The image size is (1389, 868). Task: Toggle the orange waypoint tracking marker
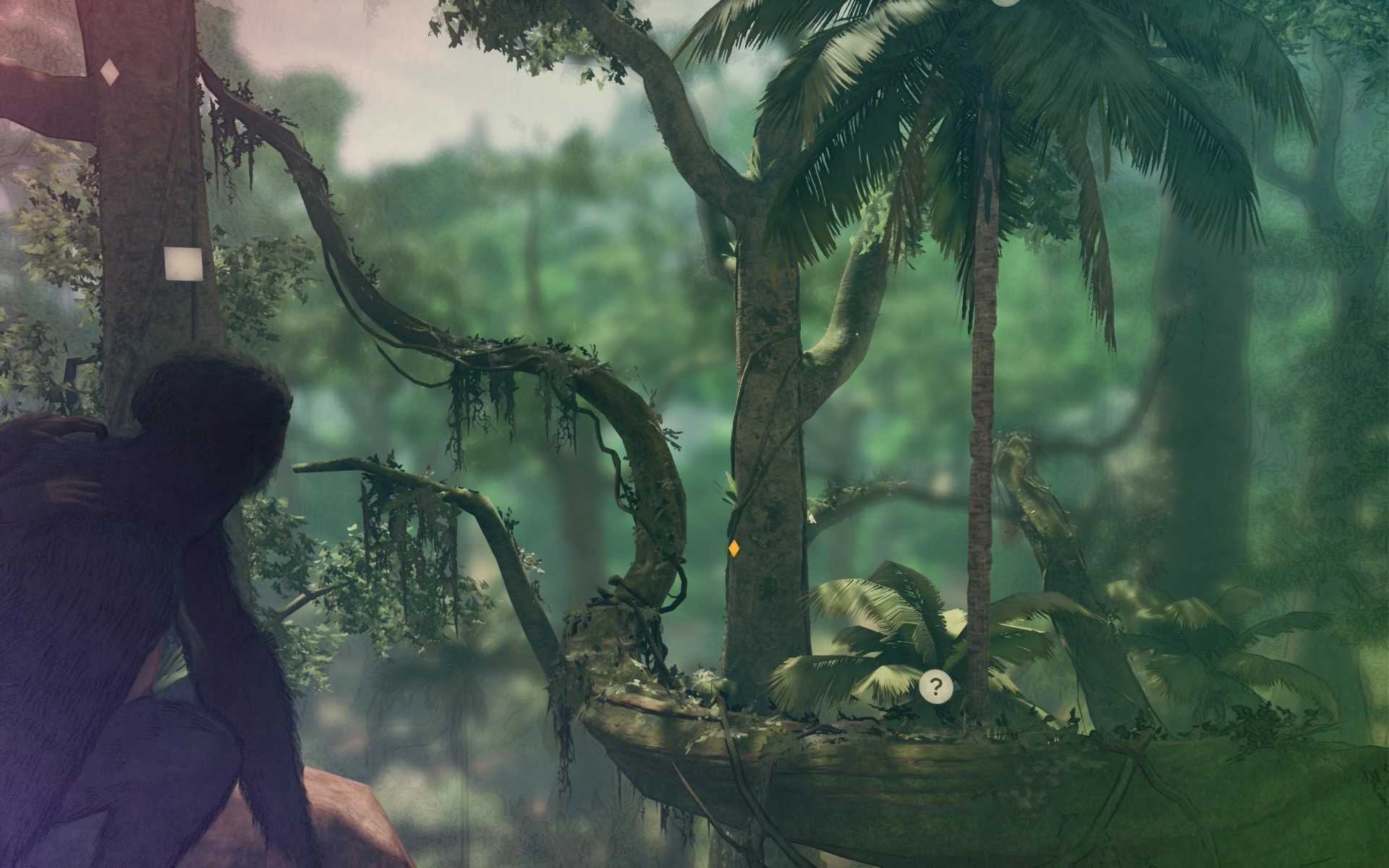click(x=734, y=550)
